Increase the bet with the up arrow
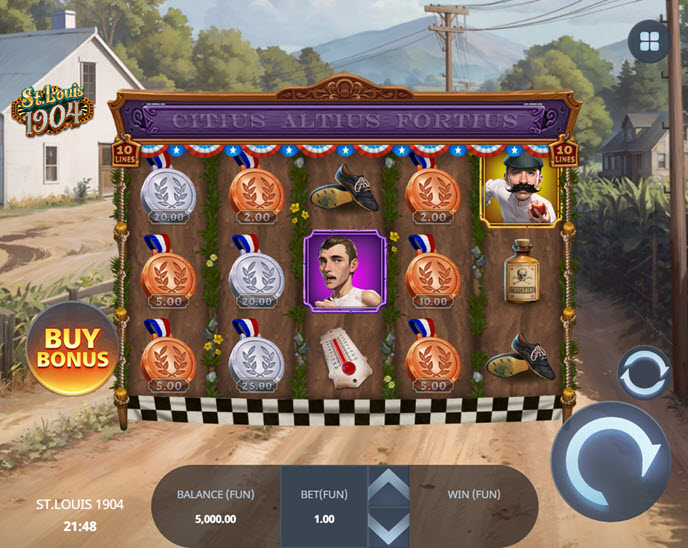688x548 pixels. pyautogui.click(x=390, y=485)
